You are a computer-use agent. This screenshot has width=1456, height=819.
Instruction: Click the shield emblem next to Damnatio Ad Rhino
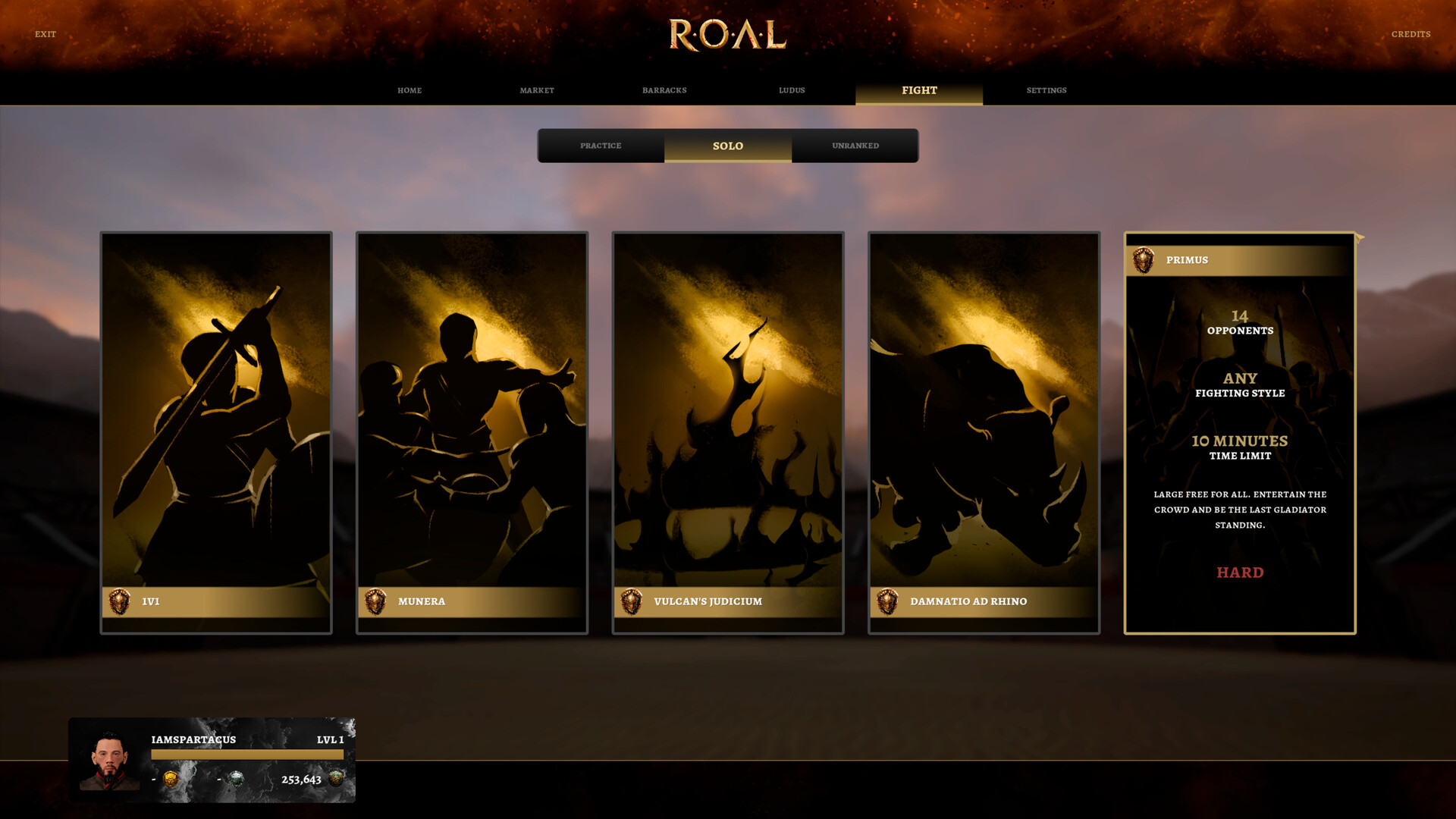(x=886, y=601)
